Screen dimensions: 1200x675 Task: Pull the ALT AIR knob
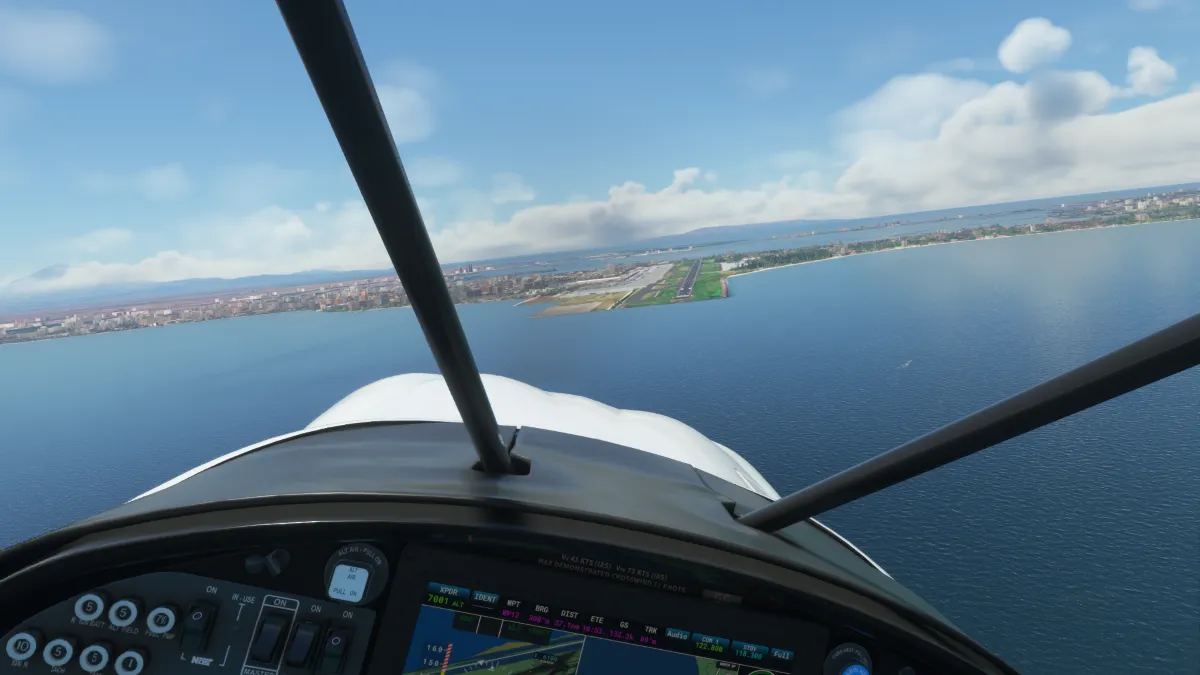point(350,578)
